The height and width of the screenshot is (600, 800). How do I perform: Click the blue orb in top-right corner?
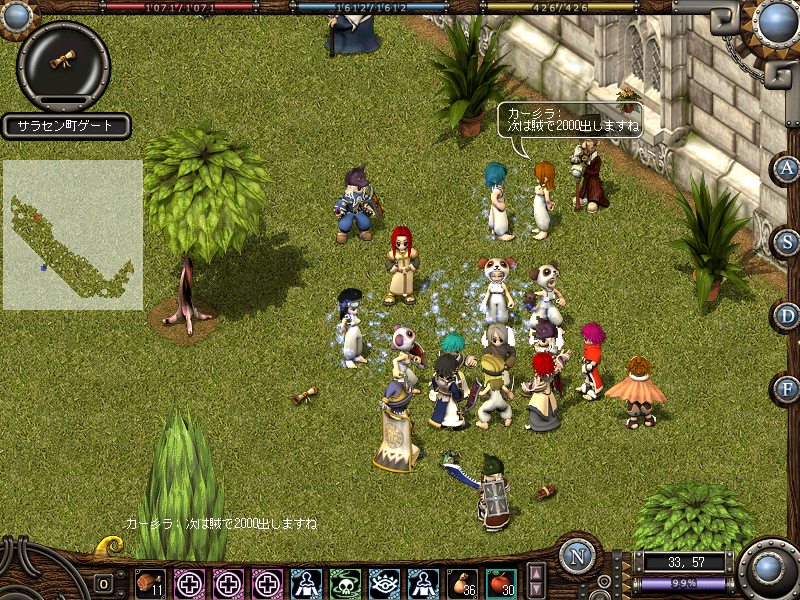click(x=777, y=20)
